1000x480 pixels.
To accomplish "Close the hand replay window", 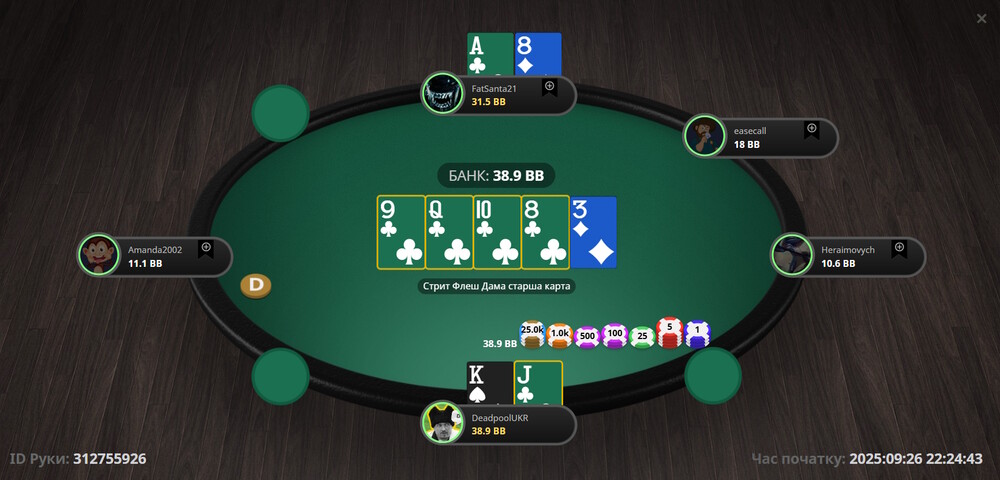I will point(981,18).
